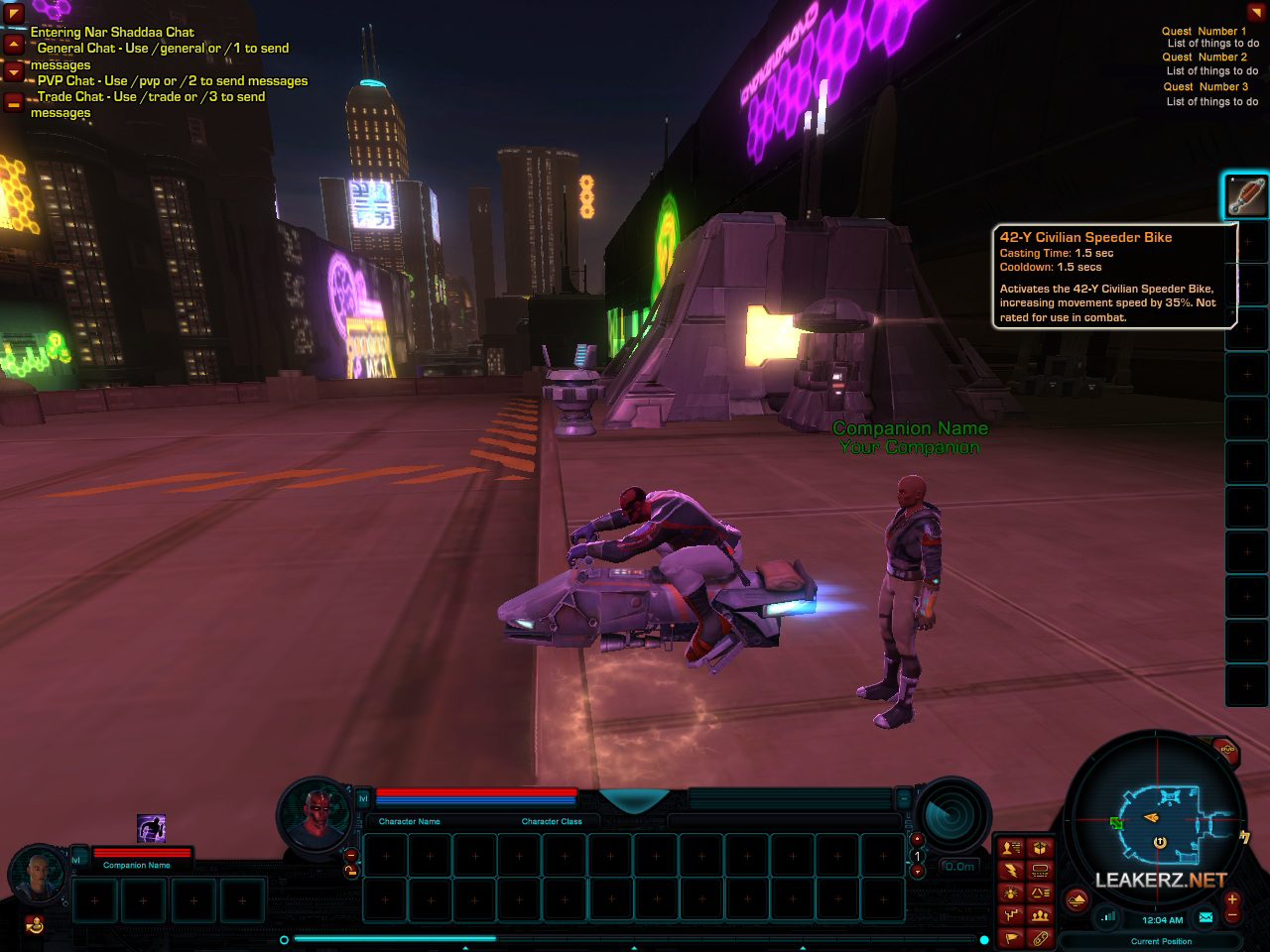Image resolution: width=1270 pixels, height=952 pixels.
Task: Open the lightning bolt abilities menu button
Action: pos(1011,871)
